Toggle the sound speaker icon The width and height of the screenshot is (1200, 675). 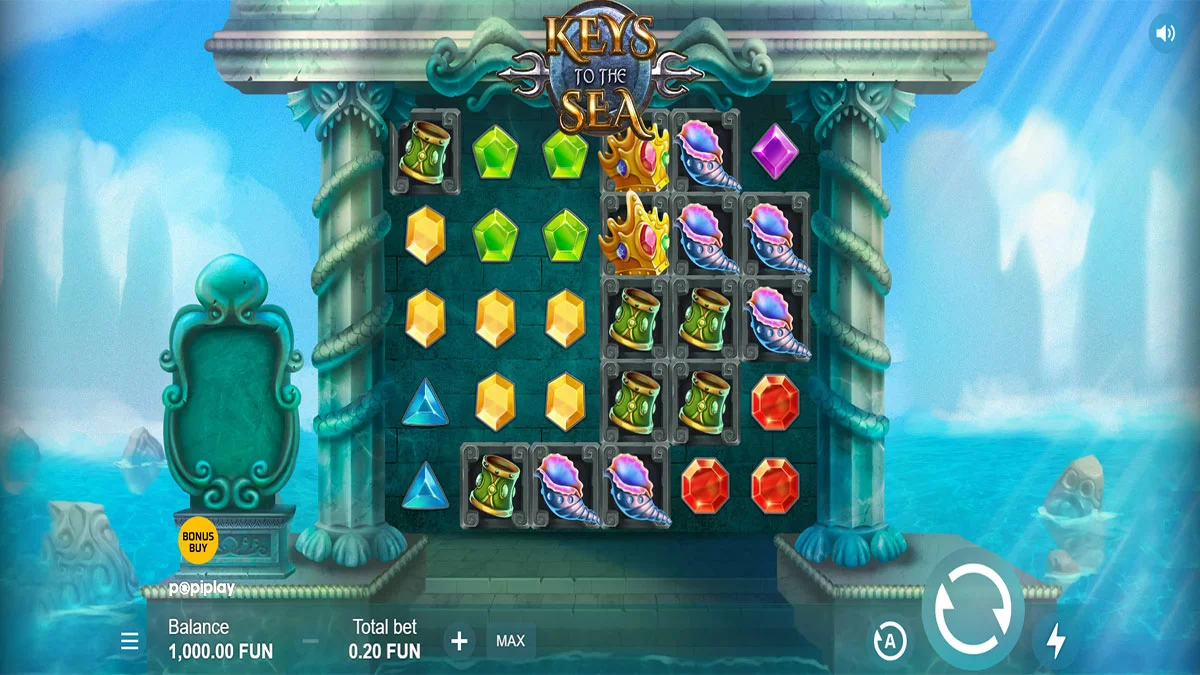click(x=1165, y=34)
